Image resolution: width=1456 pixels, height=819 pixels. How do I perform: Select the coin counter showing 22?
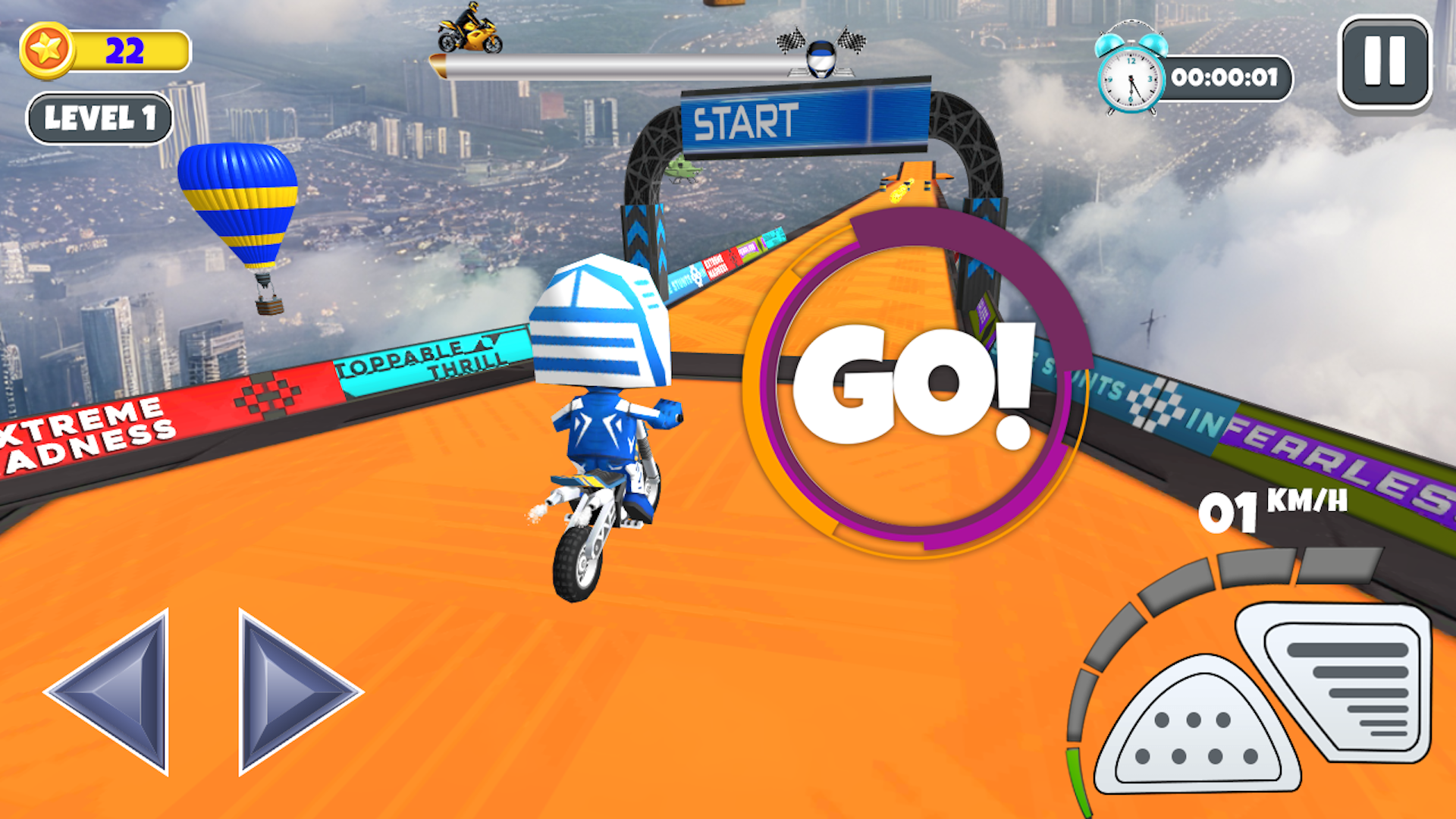coord(129,49)
